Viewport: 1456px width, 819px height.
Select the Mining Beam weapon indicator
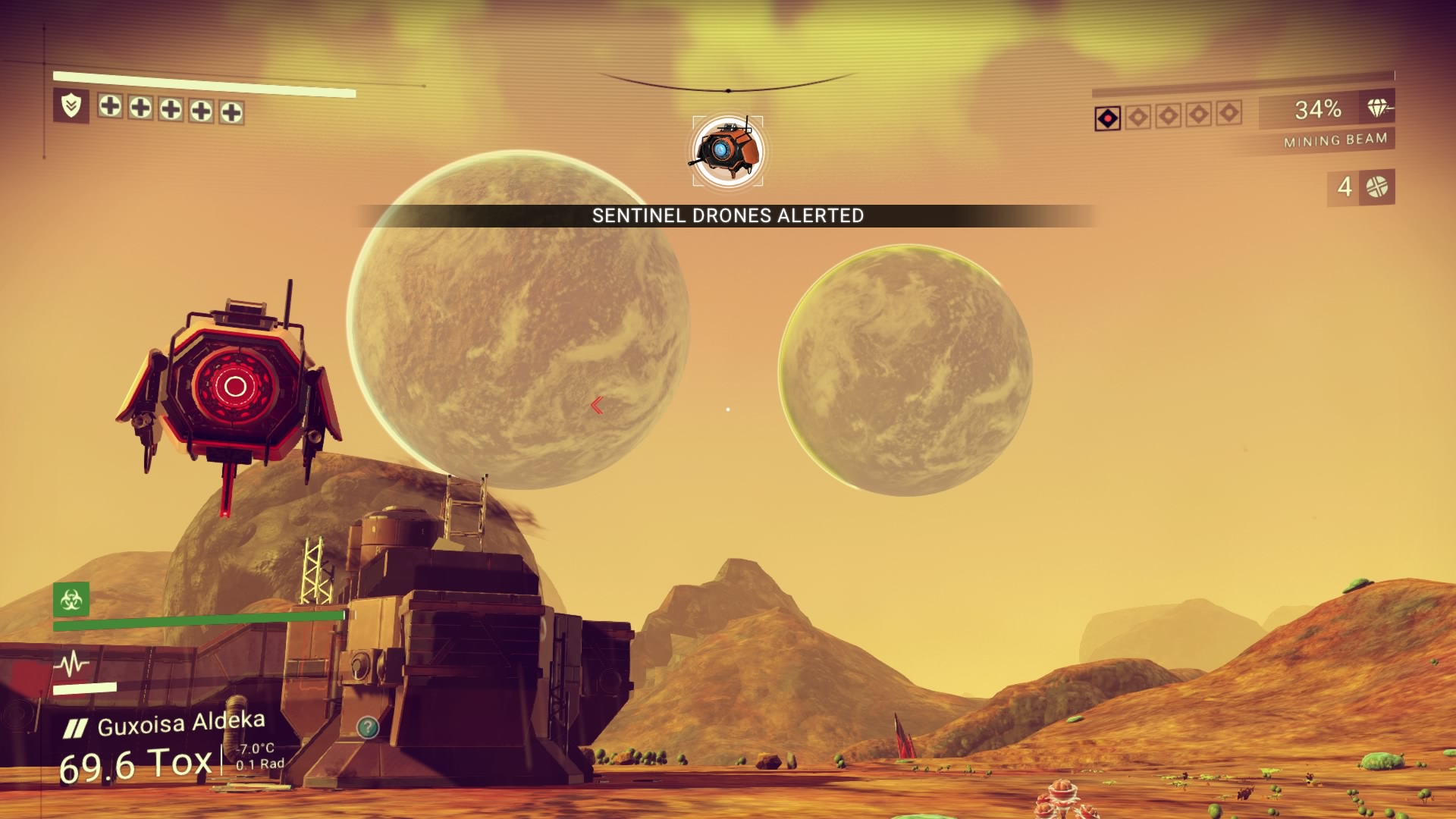tap(1335, 140)
